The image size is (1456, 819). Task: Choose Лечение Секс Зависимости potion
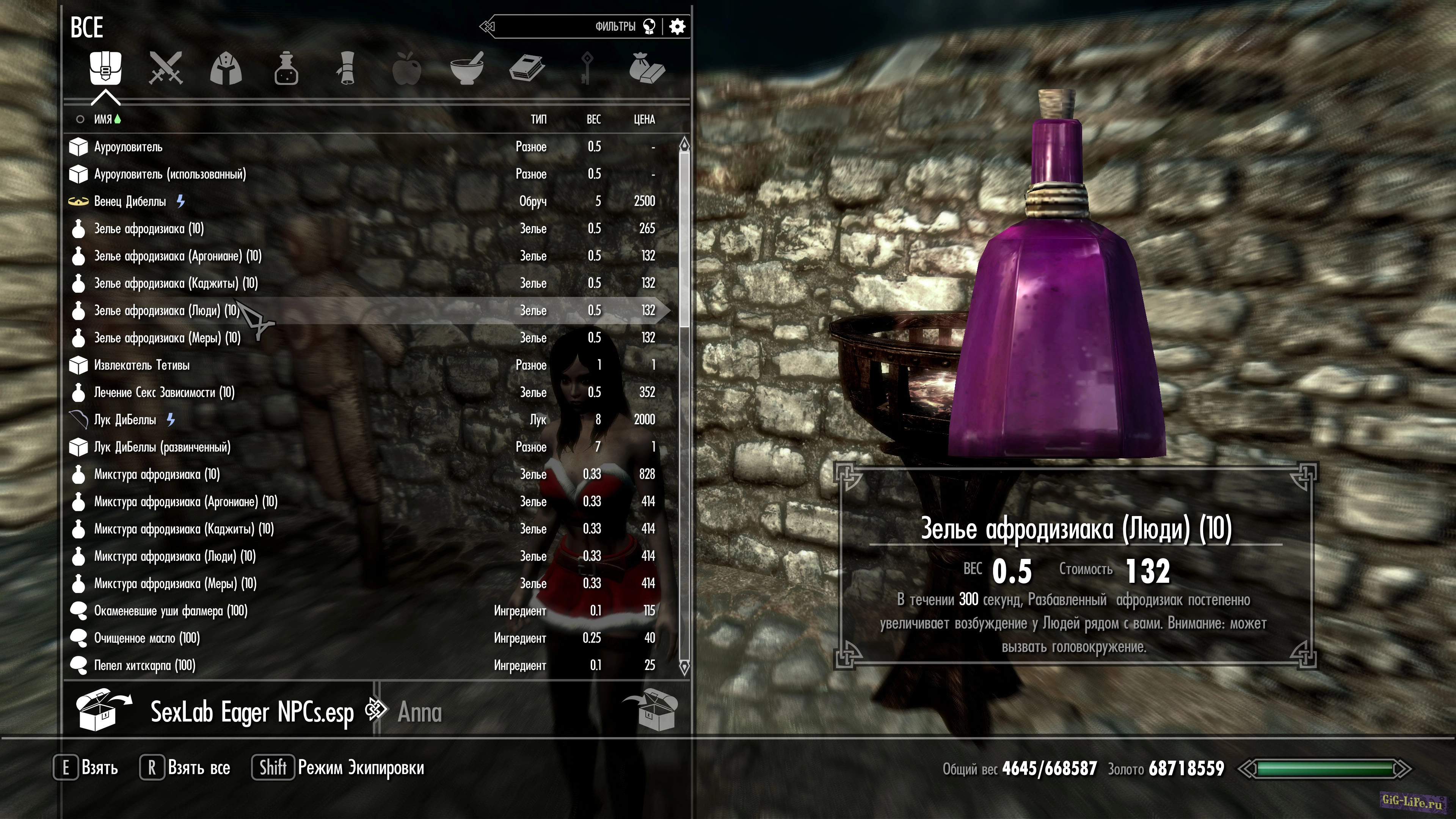164,392
